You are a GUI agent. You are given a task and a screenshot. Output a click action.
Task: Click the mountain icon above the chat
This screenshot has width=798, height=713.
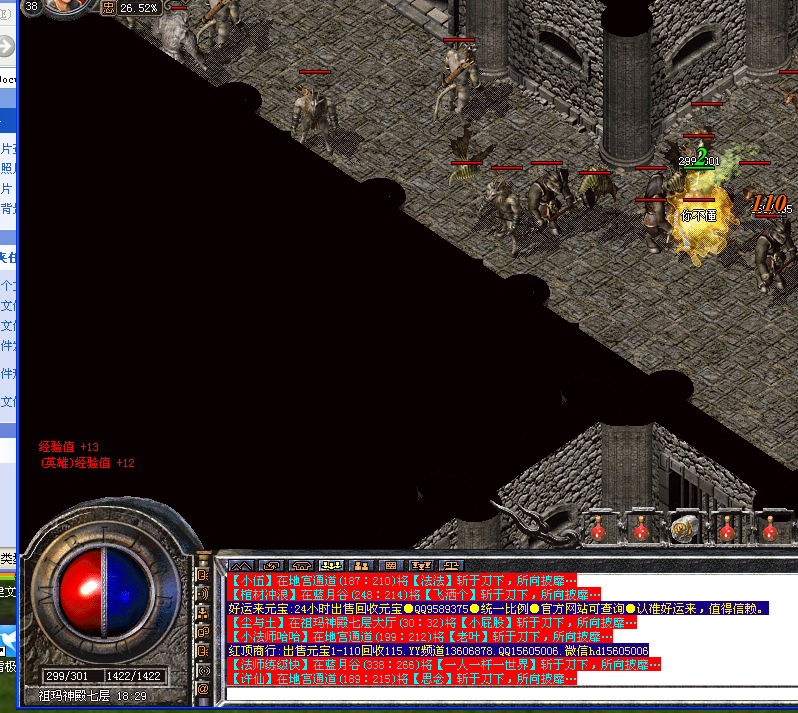[x=238, y=565]
